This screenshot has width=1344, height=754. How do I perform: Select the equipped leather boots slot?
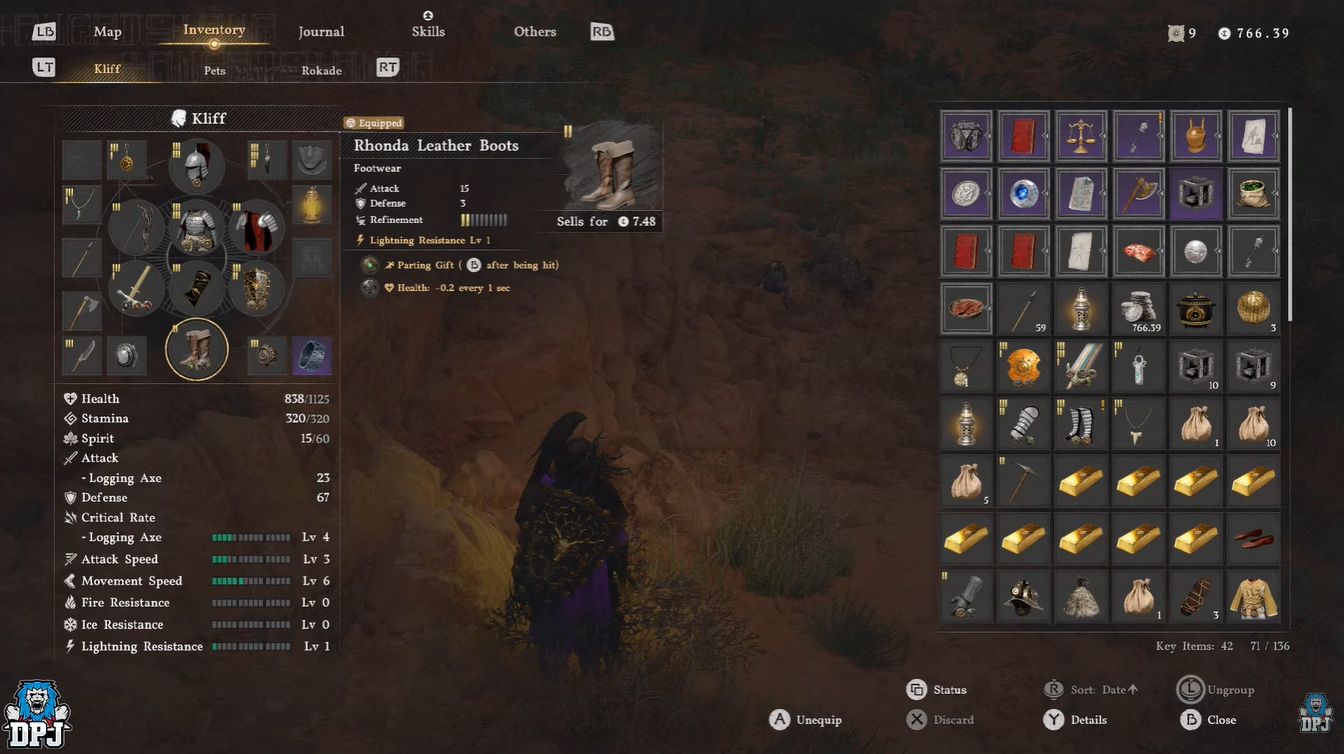(x=197, y=350)
